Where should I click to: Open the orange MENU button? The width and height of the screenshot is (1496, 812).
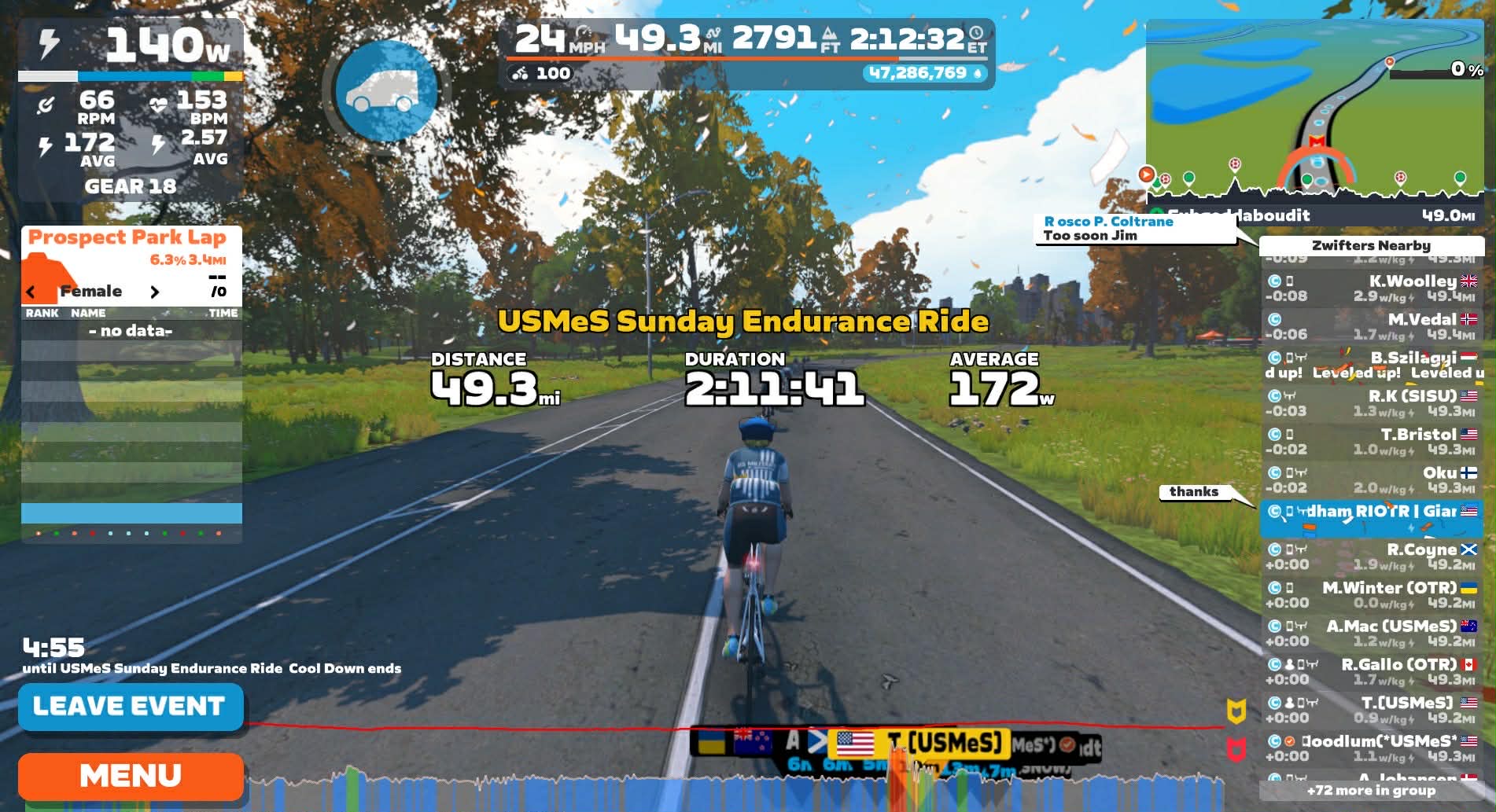coord(130,776)
